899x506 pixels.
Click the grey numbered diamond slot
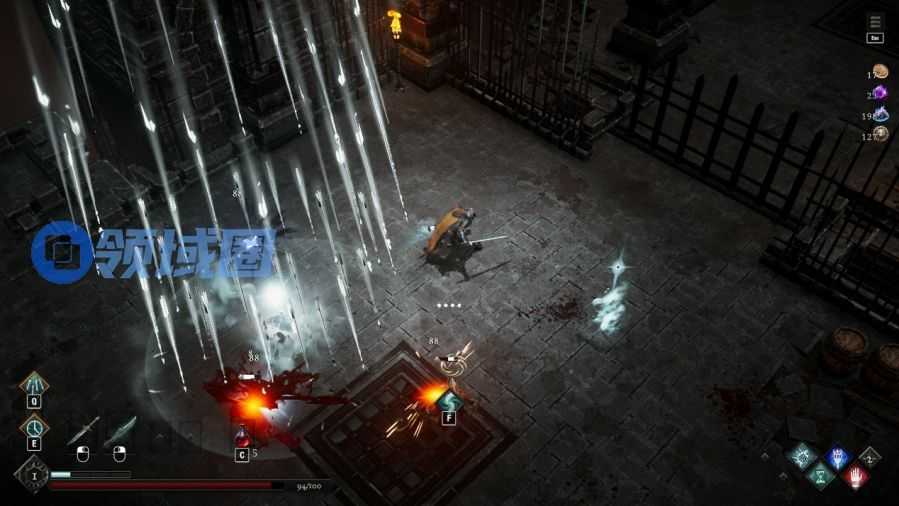pyautogui.click(x=870, y=457)
